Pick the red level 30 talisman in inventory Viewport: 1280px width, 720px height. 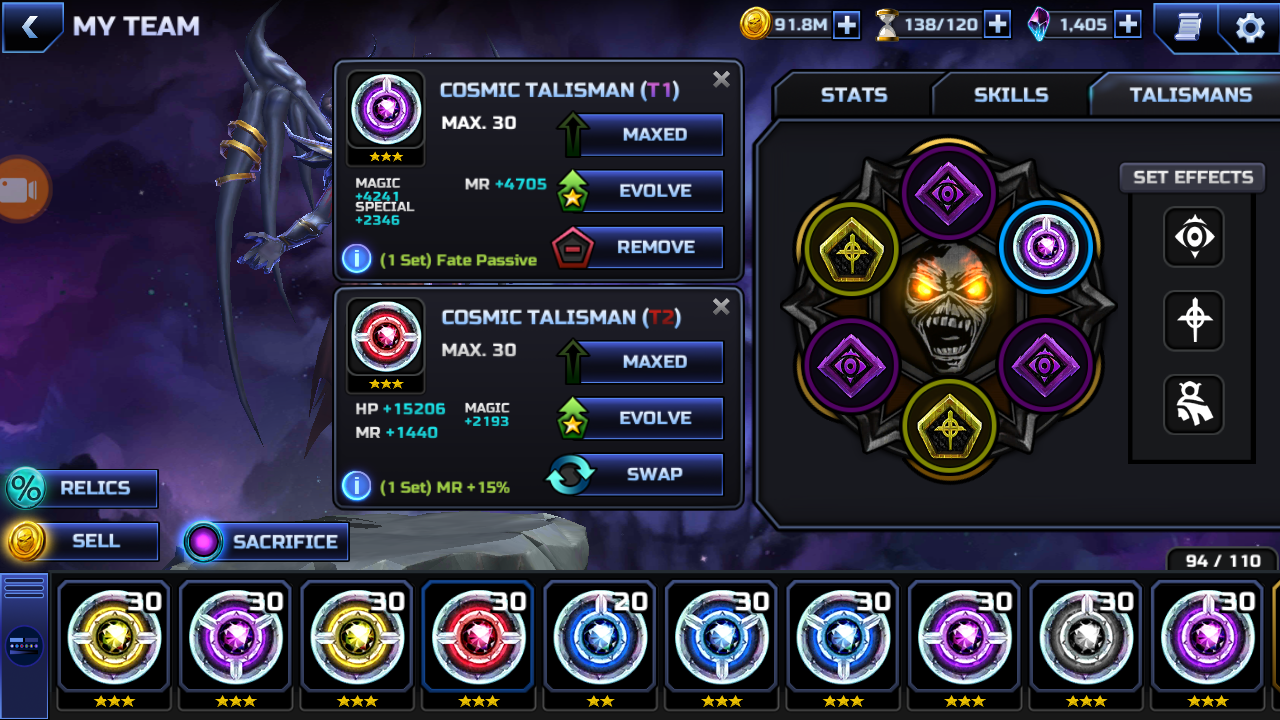coord(478,636)
